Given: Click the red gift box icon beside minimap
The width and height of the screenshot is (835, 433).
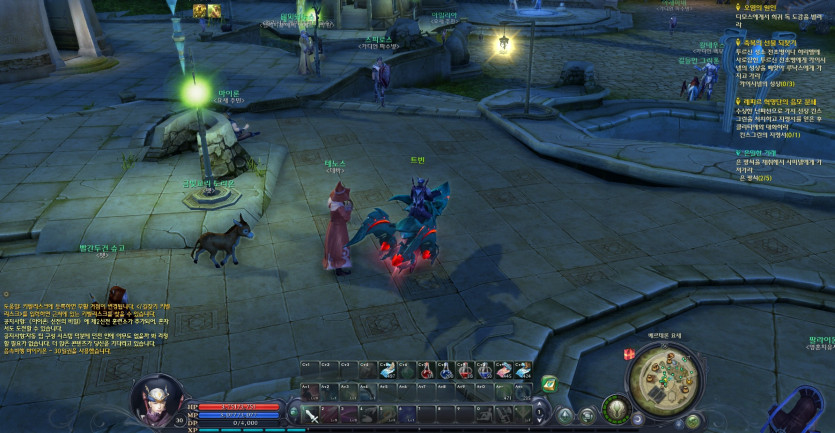Looking at the screenshot, I should 630,354.
